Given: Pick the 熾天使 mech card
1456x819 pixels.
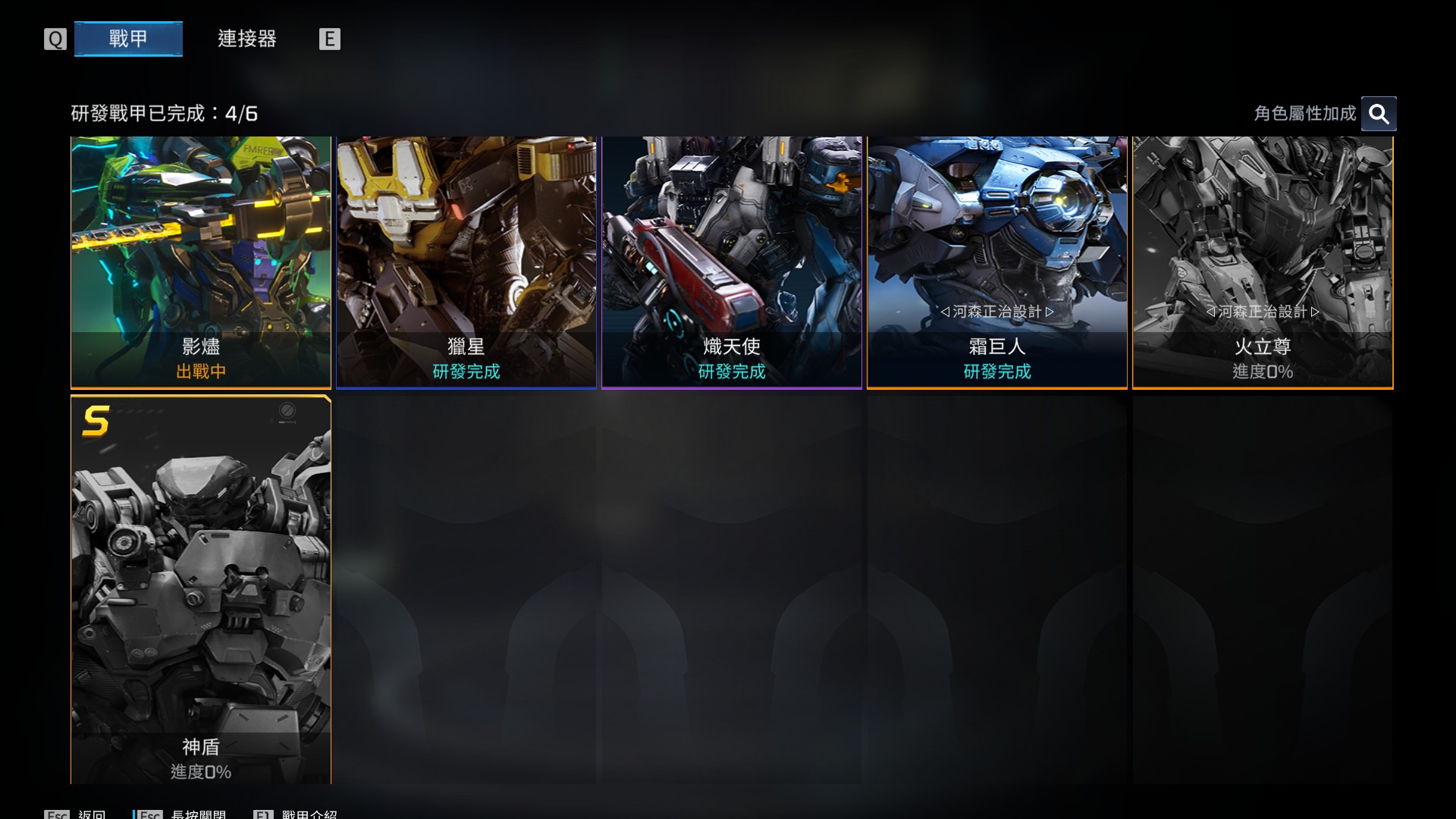Looking at the screenshot, I should 732,262.
